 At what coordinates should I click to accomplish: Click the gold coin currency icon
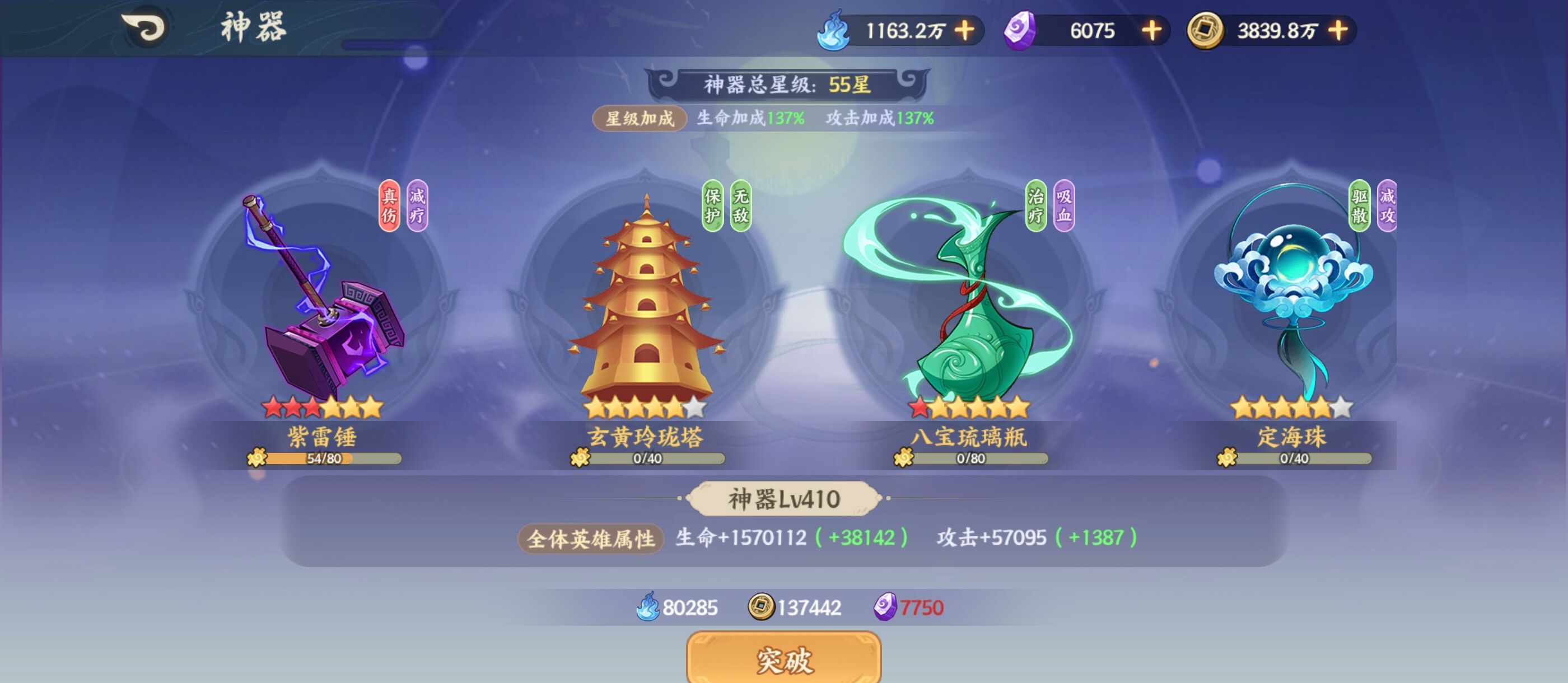click(x=1205, y=29)
